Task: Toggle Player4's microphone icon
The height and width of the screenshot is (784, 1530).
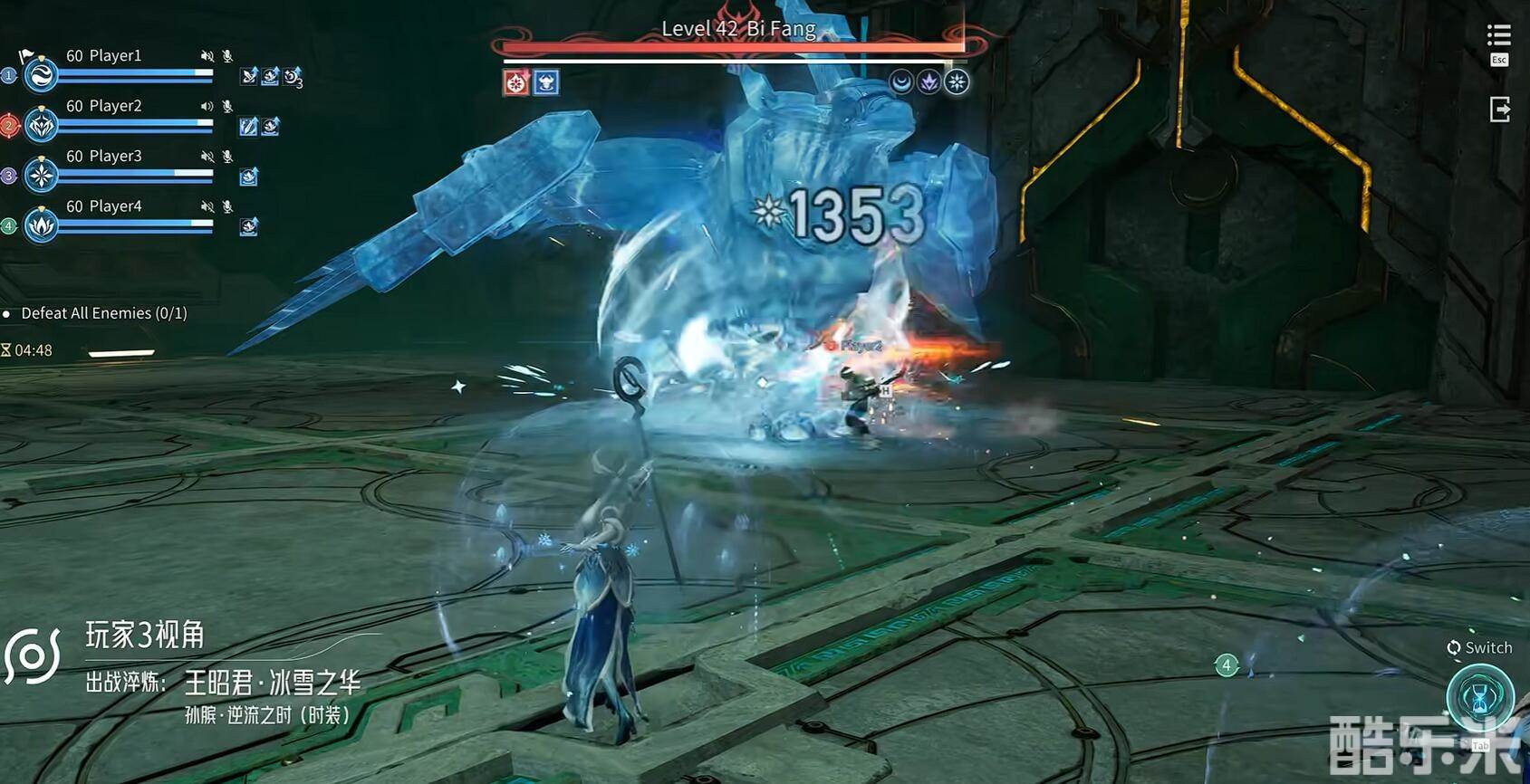Action: click(227, 206)
